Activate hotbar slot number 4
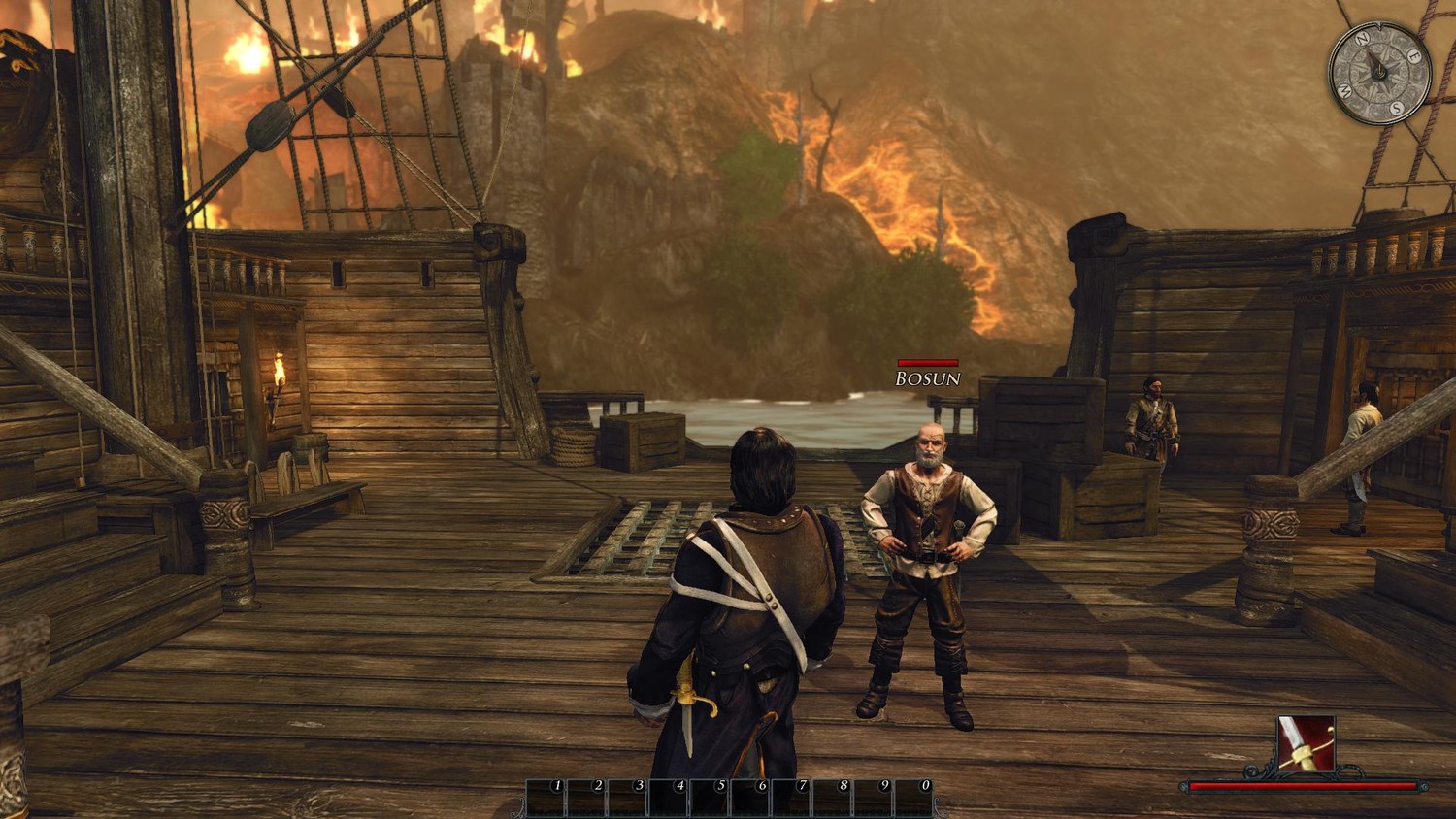 point(669,799)
